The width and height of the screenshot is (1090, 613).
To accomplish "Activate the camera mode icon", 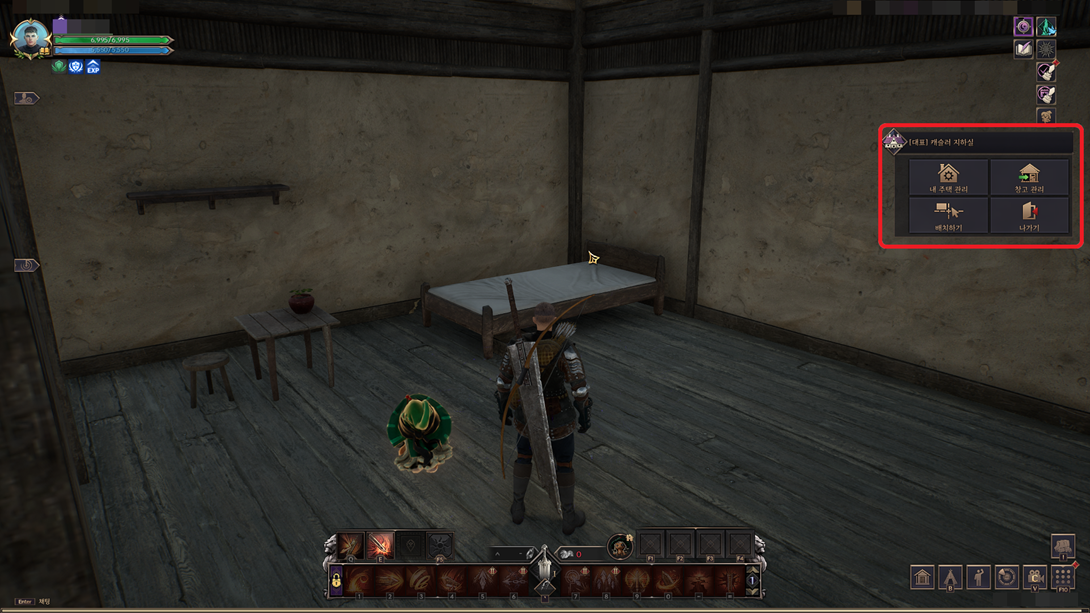I will (1035, 577).
